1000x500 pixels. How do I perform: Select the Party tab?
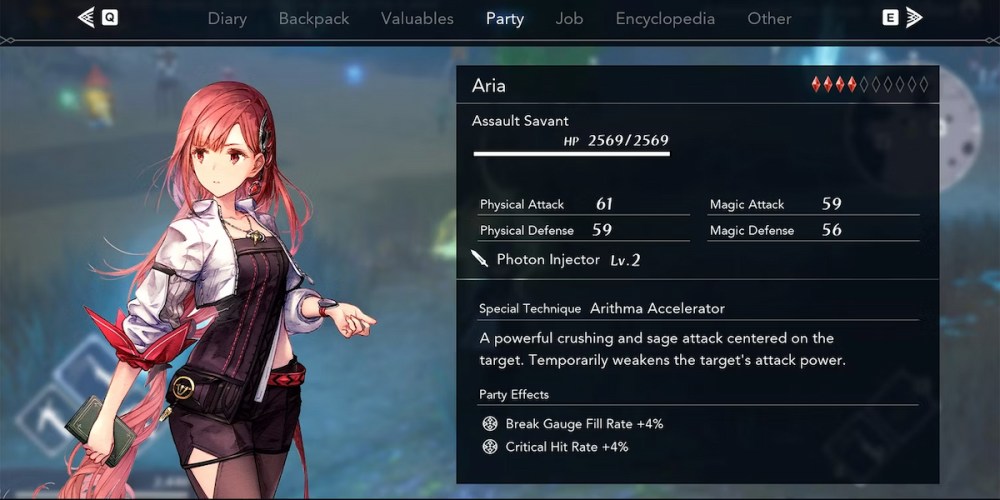(505, 18)
